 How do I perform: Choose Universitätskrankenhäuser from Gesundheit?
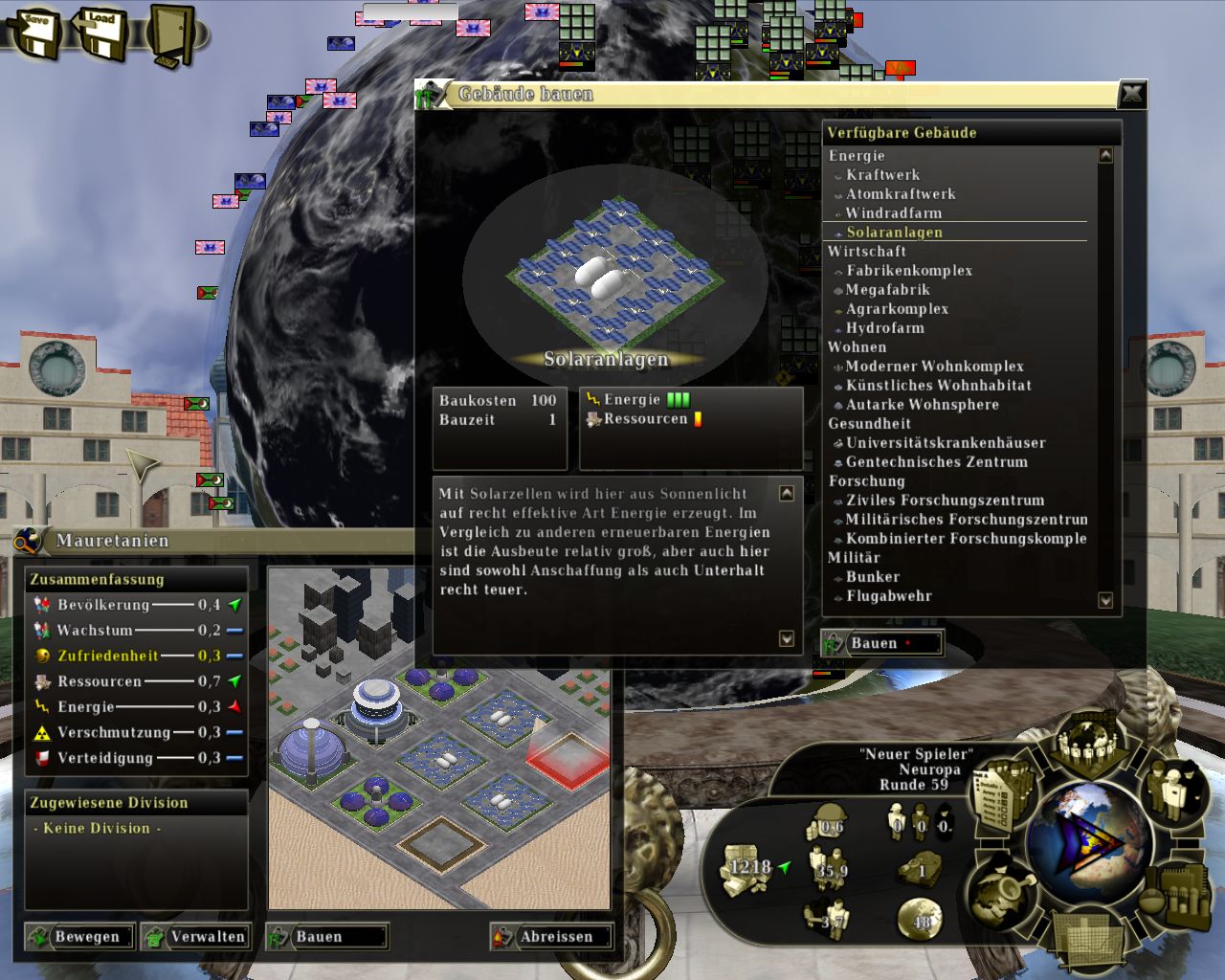point(945,443)
